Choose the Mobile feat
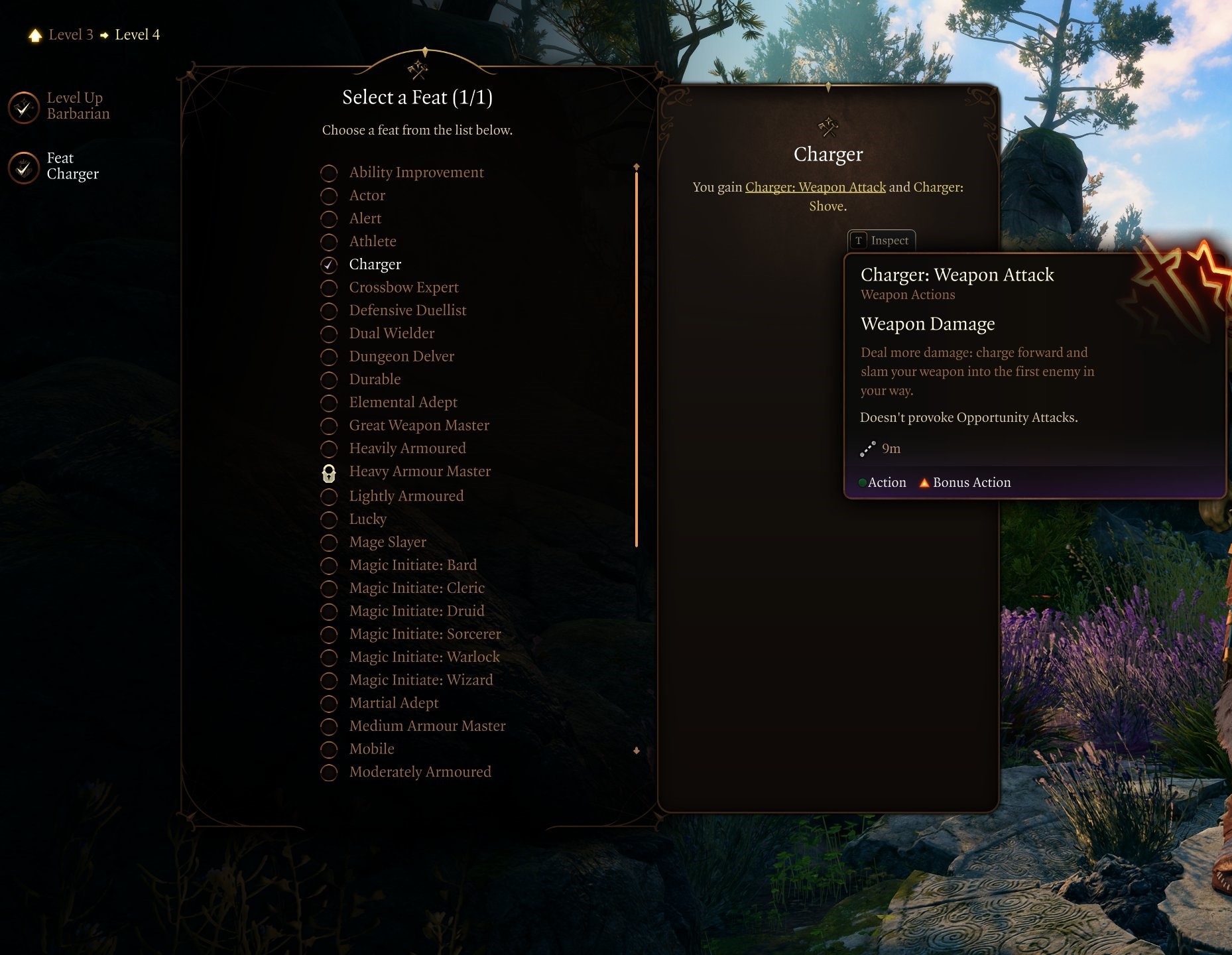Image resolution: width=1232 pixels, height=955 pixels. coord(371,749)
